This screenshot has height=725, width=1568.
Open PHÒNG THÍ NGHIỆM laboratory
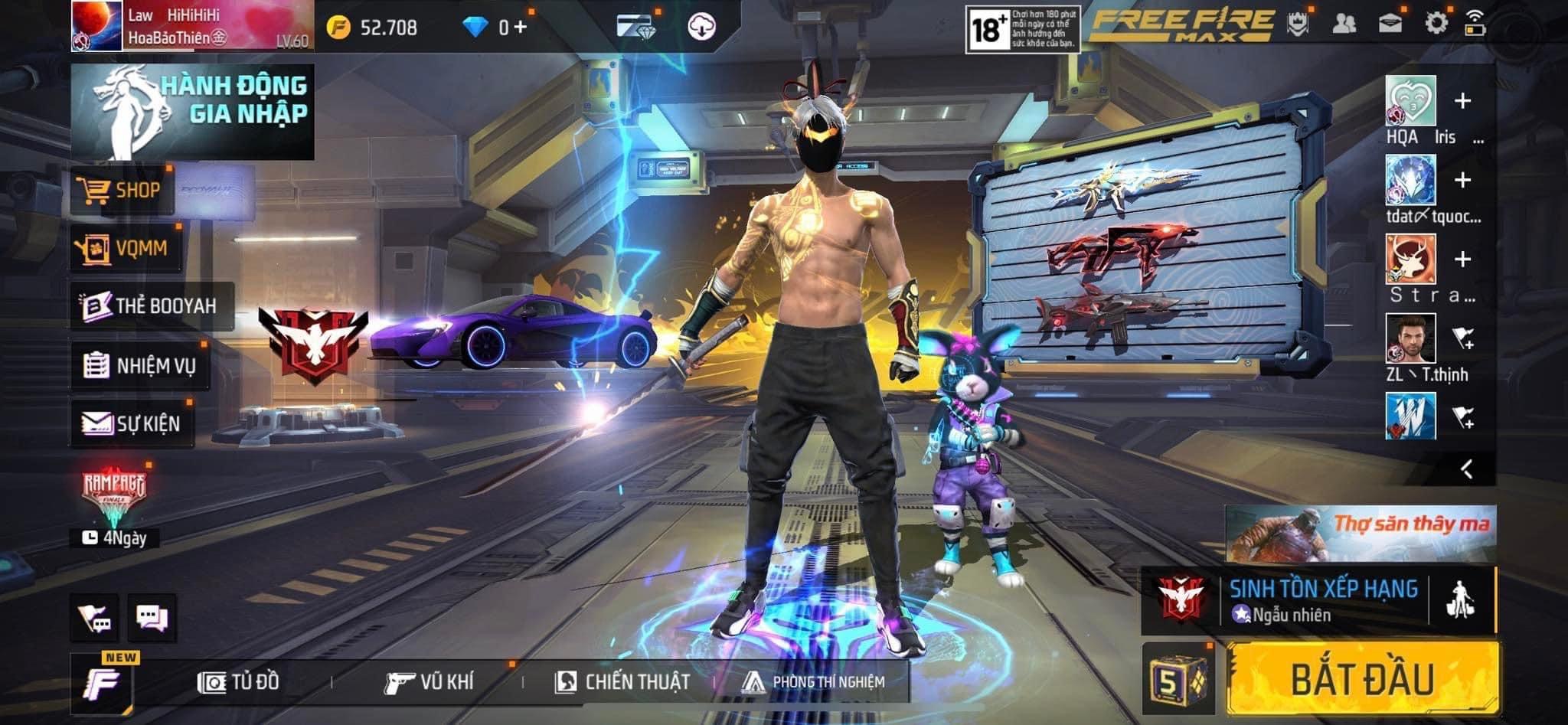813,681
